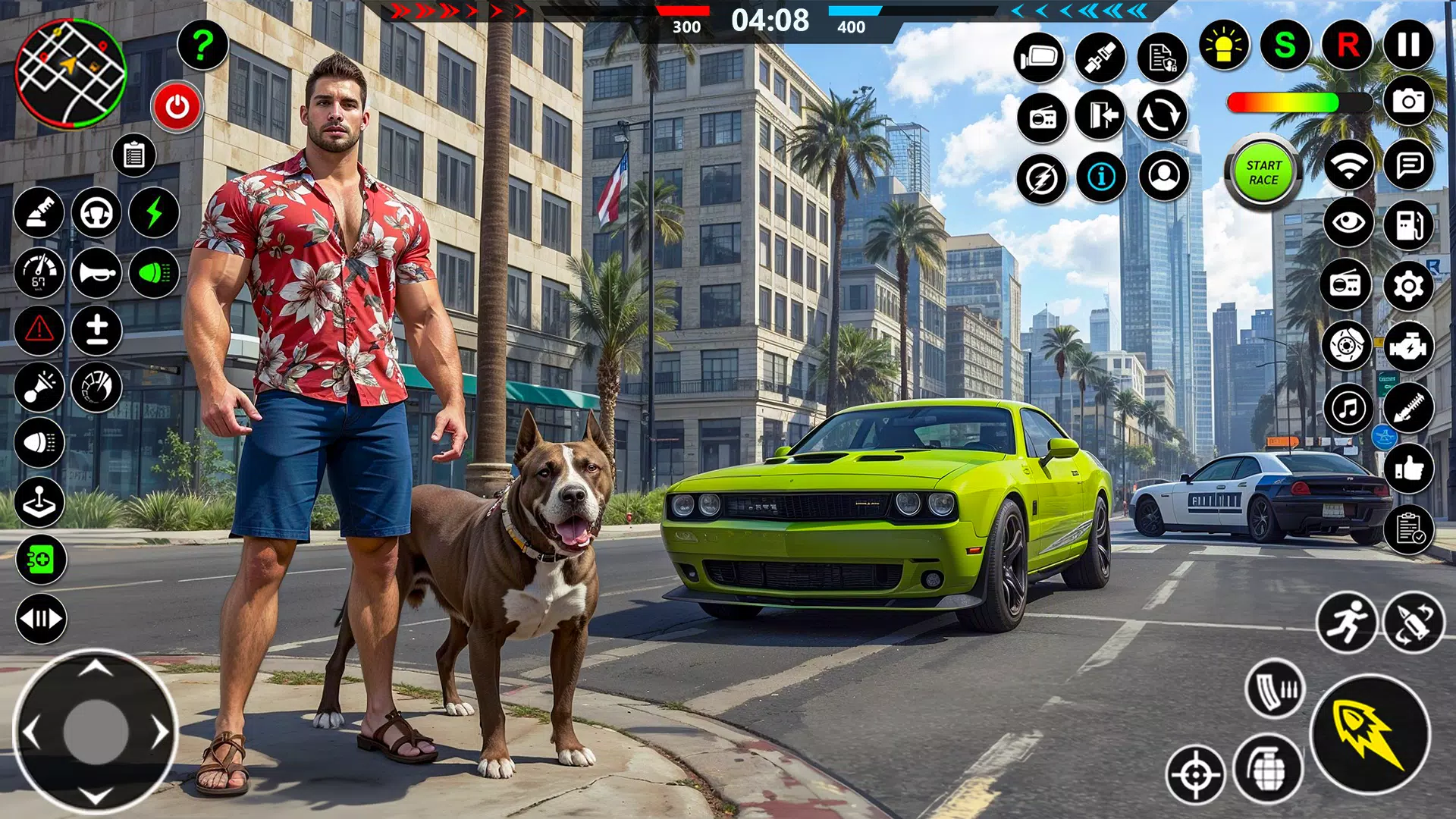Open the chat message icon
The height and width of the screenshot is (819, 1456).
point(1409,164)
